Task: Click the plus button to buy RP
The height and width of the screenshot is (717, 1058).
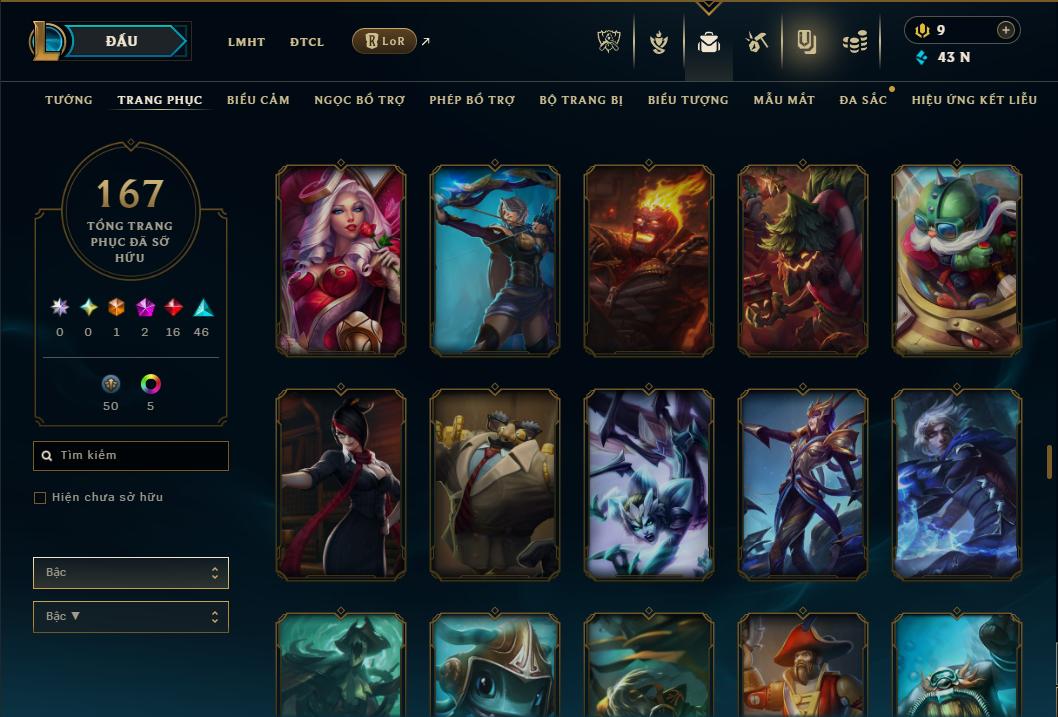Action: point(1006,30)
